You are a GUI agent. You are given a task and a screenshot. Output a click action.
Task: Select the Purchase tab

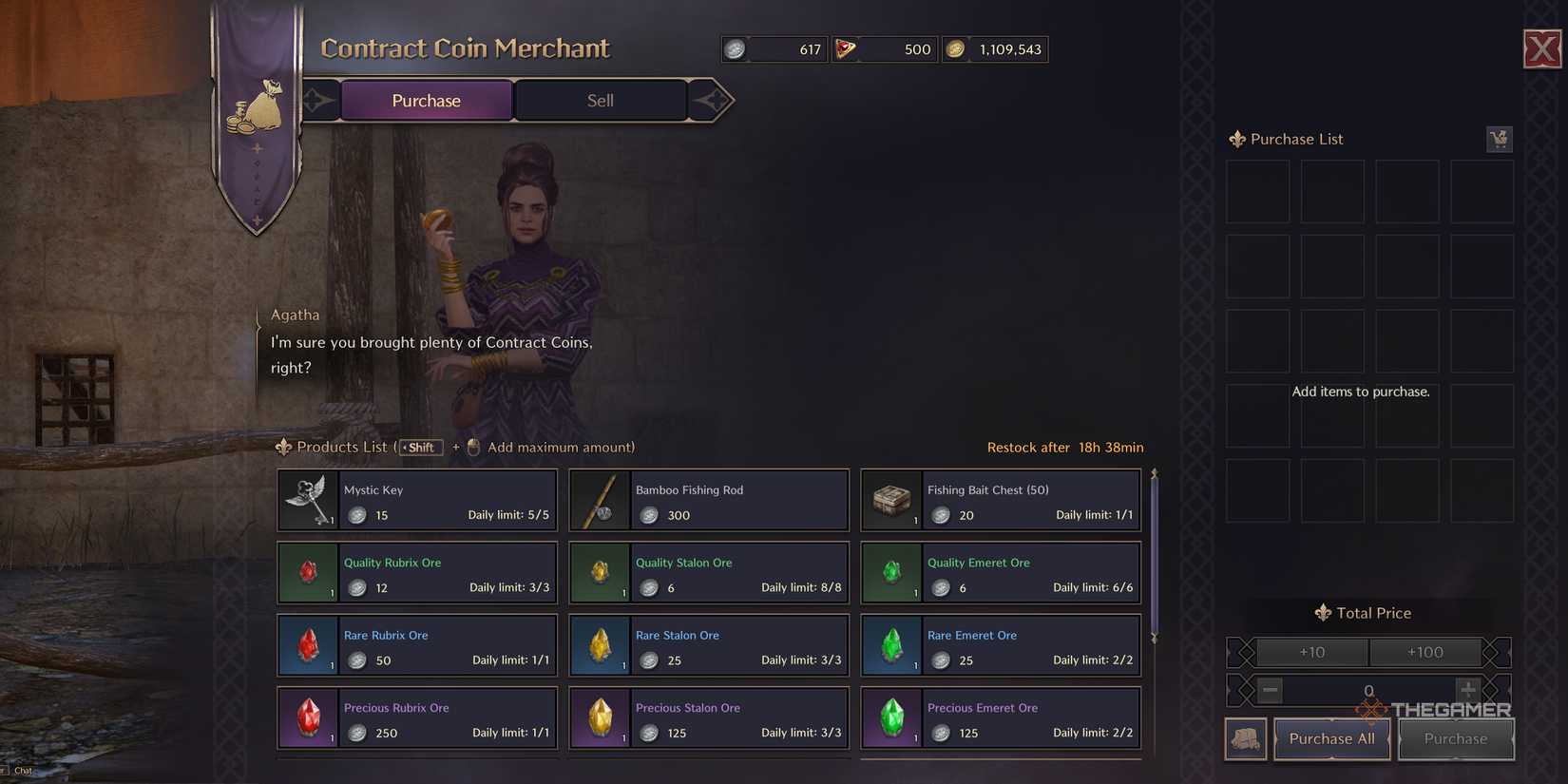(x=426, y=99)
